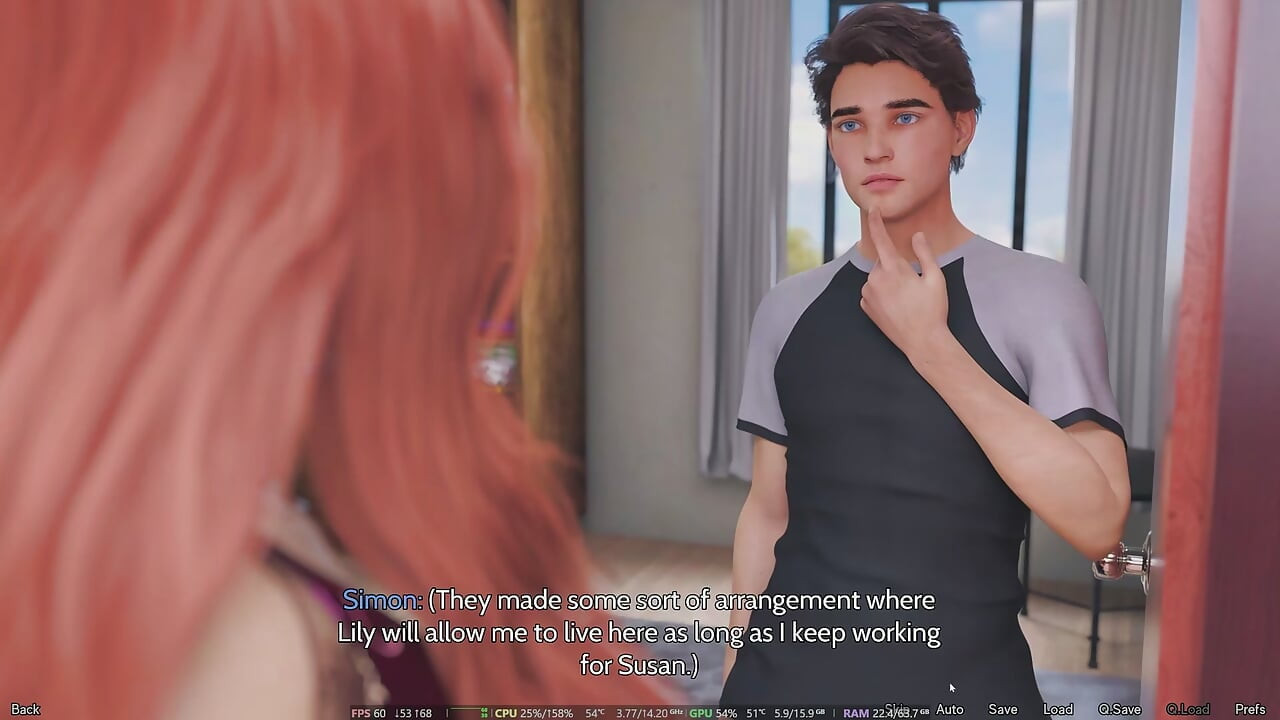
Task: Open the Load screen
Action: pos(1059,708)
